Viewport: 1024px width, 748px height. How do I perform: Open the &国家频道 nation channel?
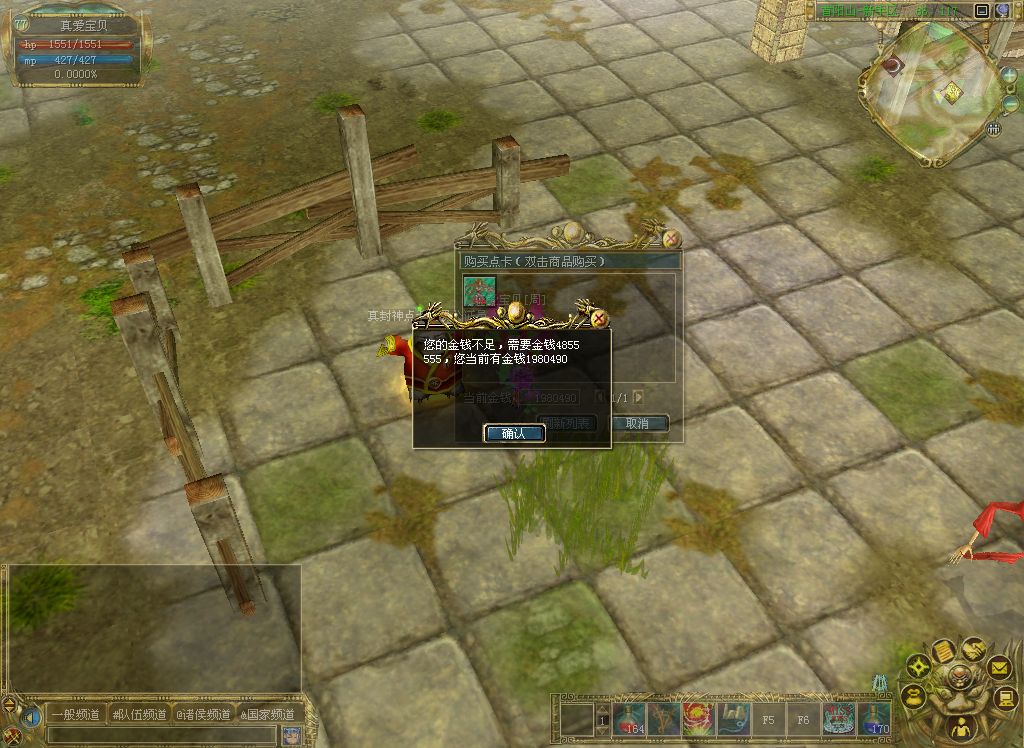point(267,714)
